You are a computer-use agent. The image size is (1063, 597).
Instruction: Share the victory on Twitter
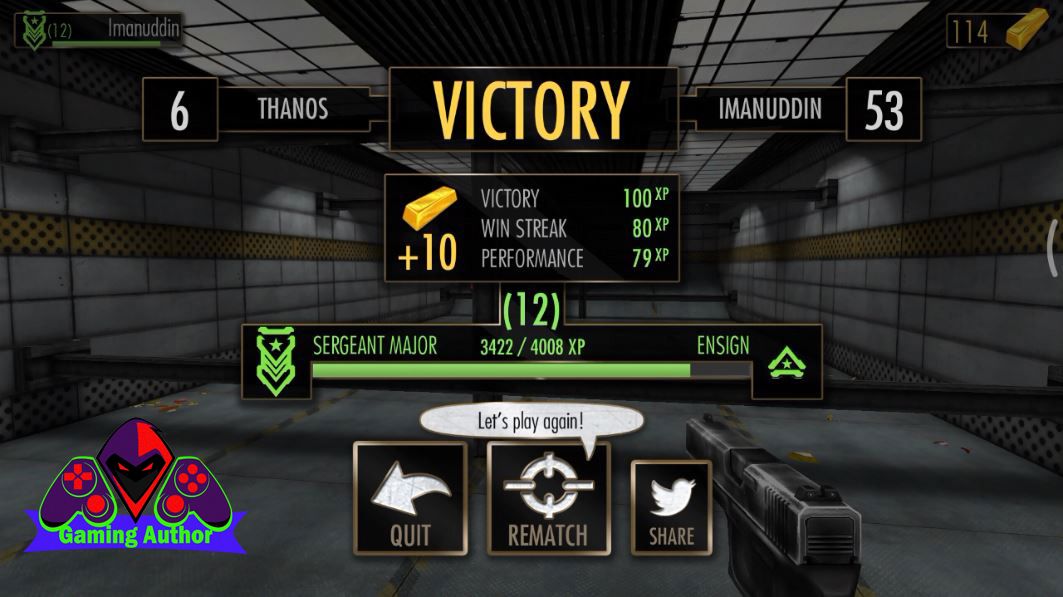[671, 507]
